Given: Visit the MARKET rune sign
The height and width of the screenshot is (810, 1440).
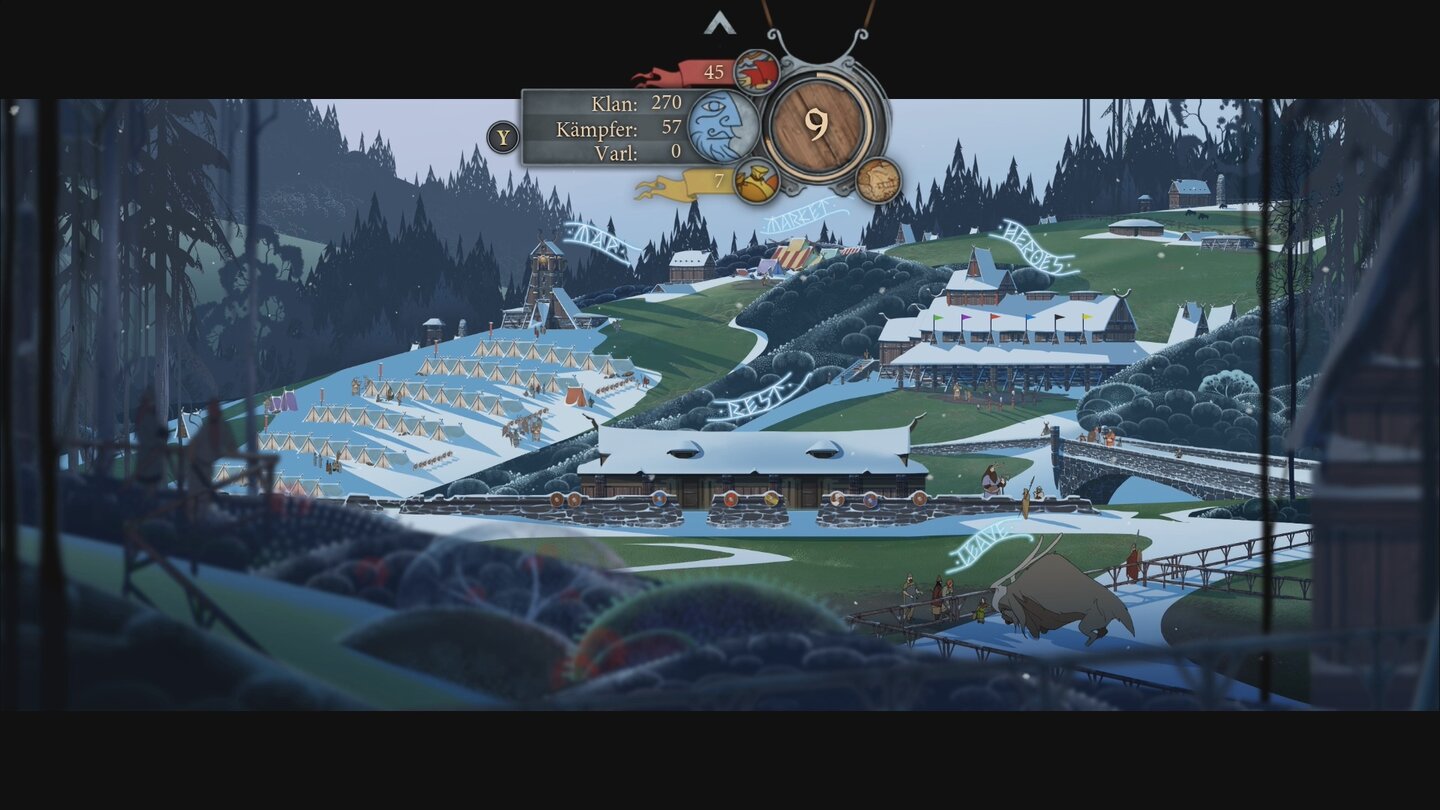Looking at the screenshot, I should (795, 216).
